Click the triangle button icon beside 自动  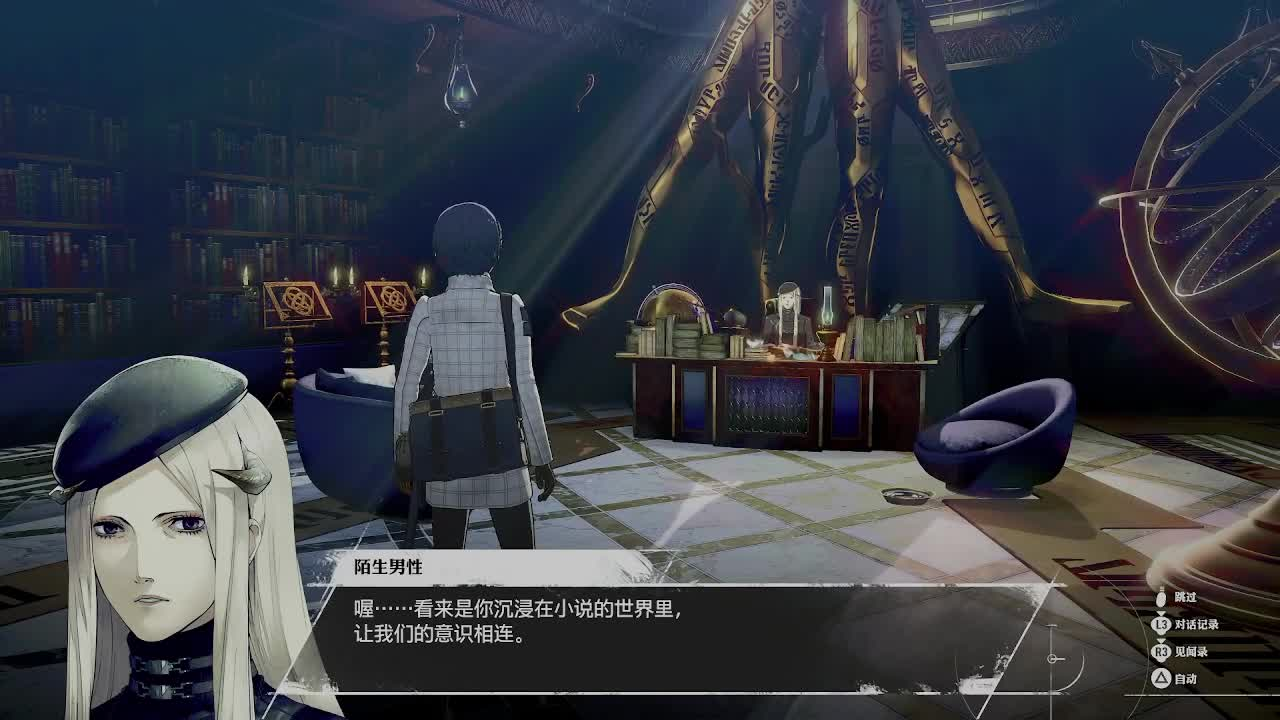1161,677
